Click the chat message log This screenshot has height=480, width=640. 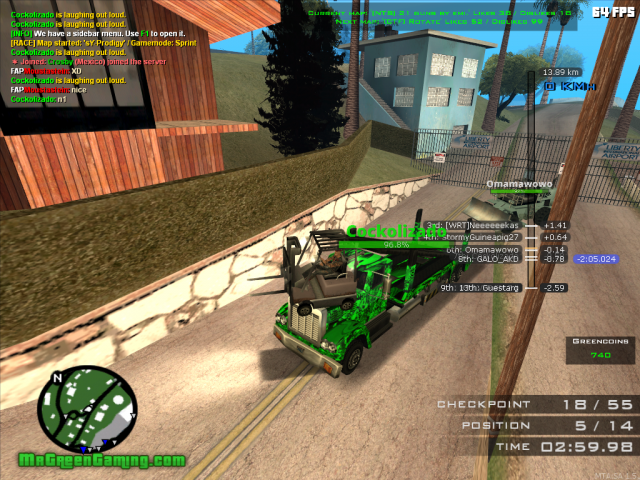[x=98, y=52]
